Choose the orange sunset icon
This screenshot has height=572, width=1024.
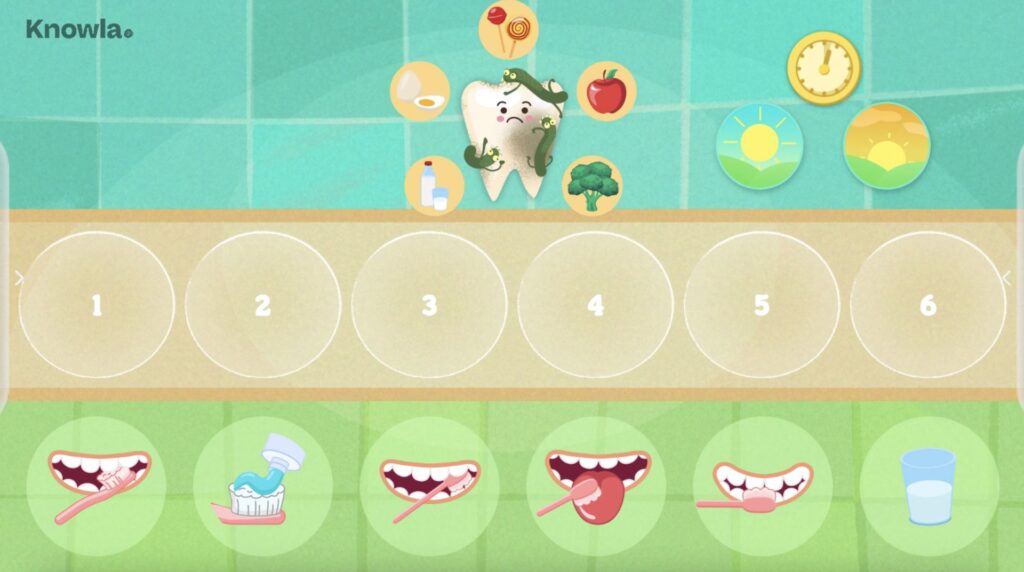click(x=886, y=146)
